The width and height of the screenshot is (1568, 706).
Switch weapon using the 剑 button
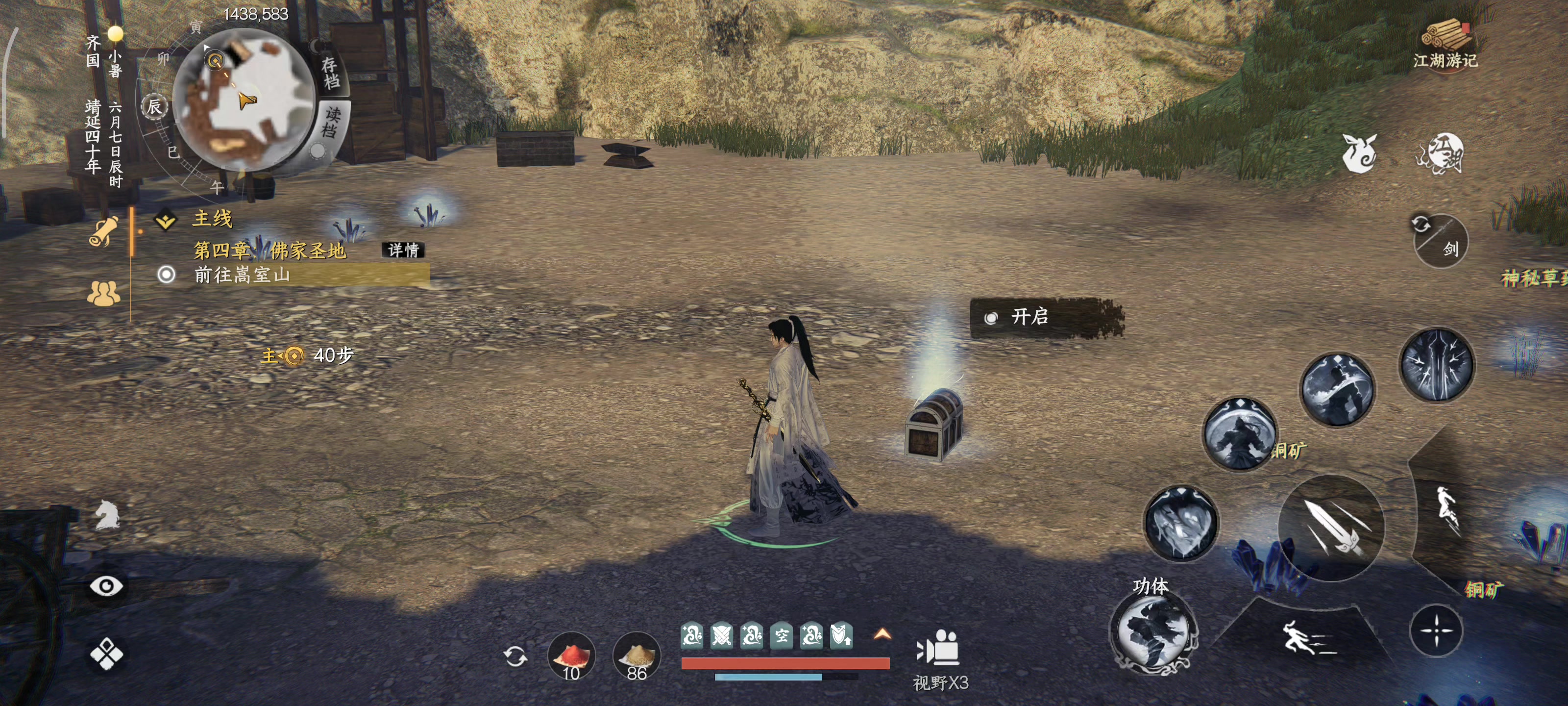(1440, 242)
